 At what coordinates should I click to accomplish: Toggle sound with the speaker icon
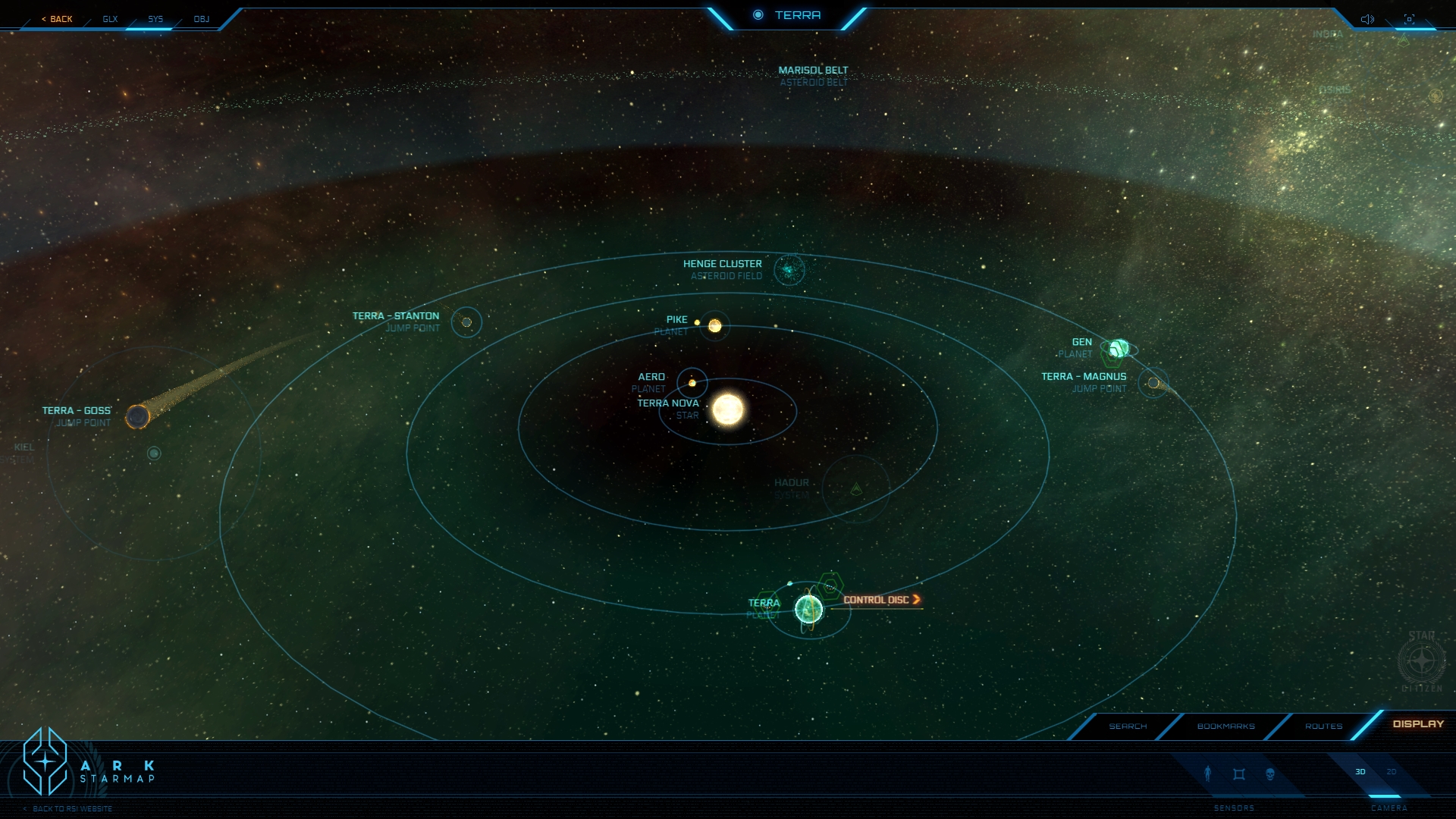pos(1367,19)
